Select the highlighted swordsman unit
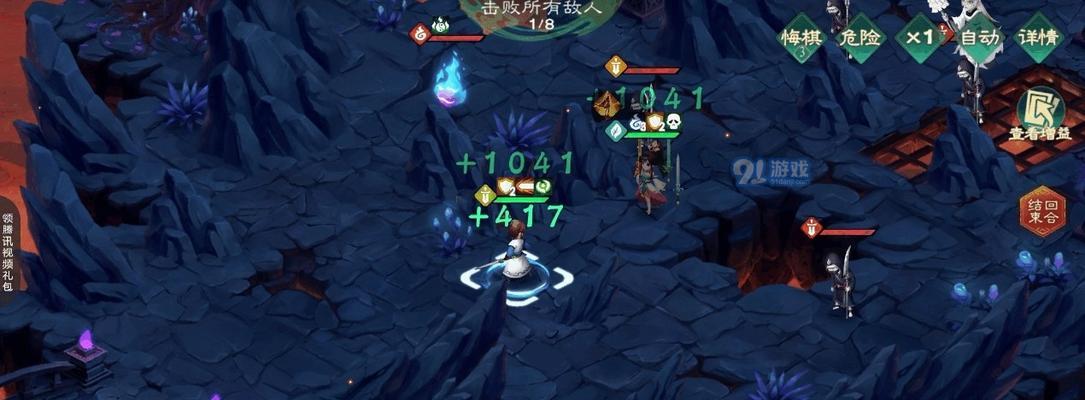The image size is (1085, 400). 516,263
